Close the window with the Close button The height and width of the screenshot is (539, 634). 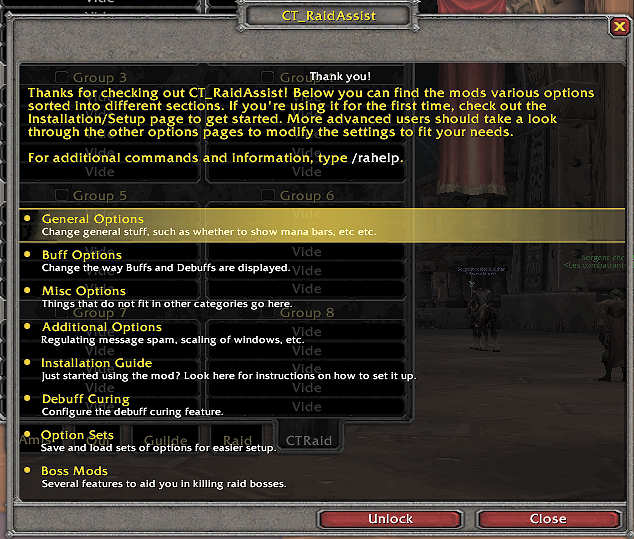point(548,519)
